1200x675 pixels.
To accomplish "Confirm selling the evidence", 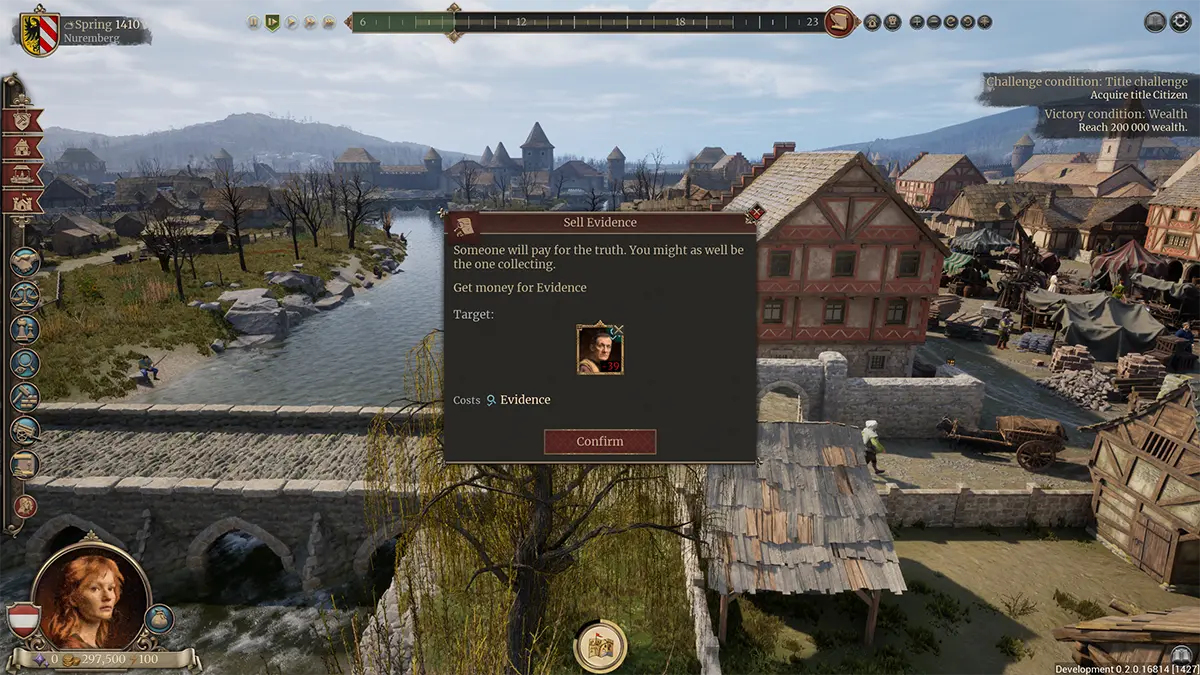I will pyautogui.click(x=600, y=441).
